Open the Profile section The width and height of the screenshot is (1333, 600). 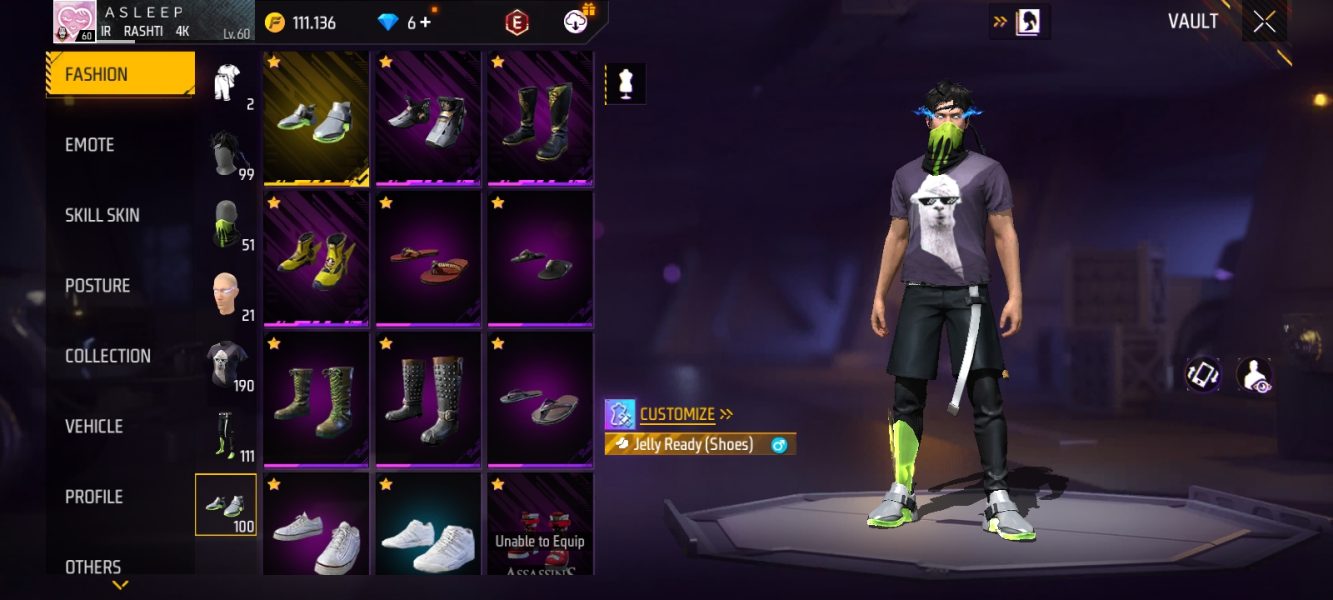93,497
